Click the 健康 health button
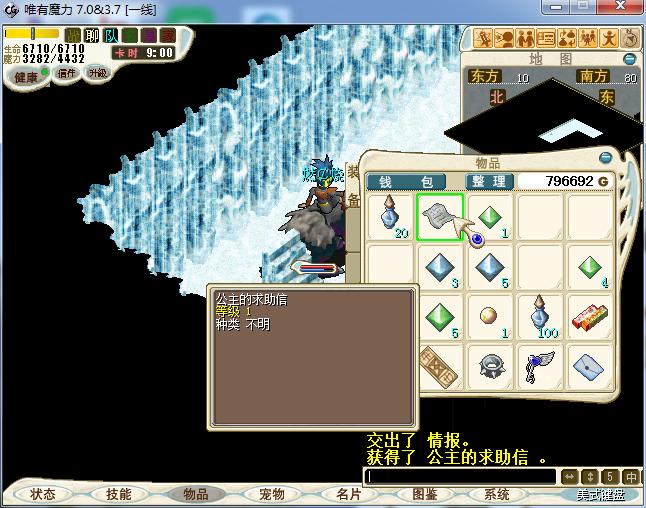 [26, 77]
